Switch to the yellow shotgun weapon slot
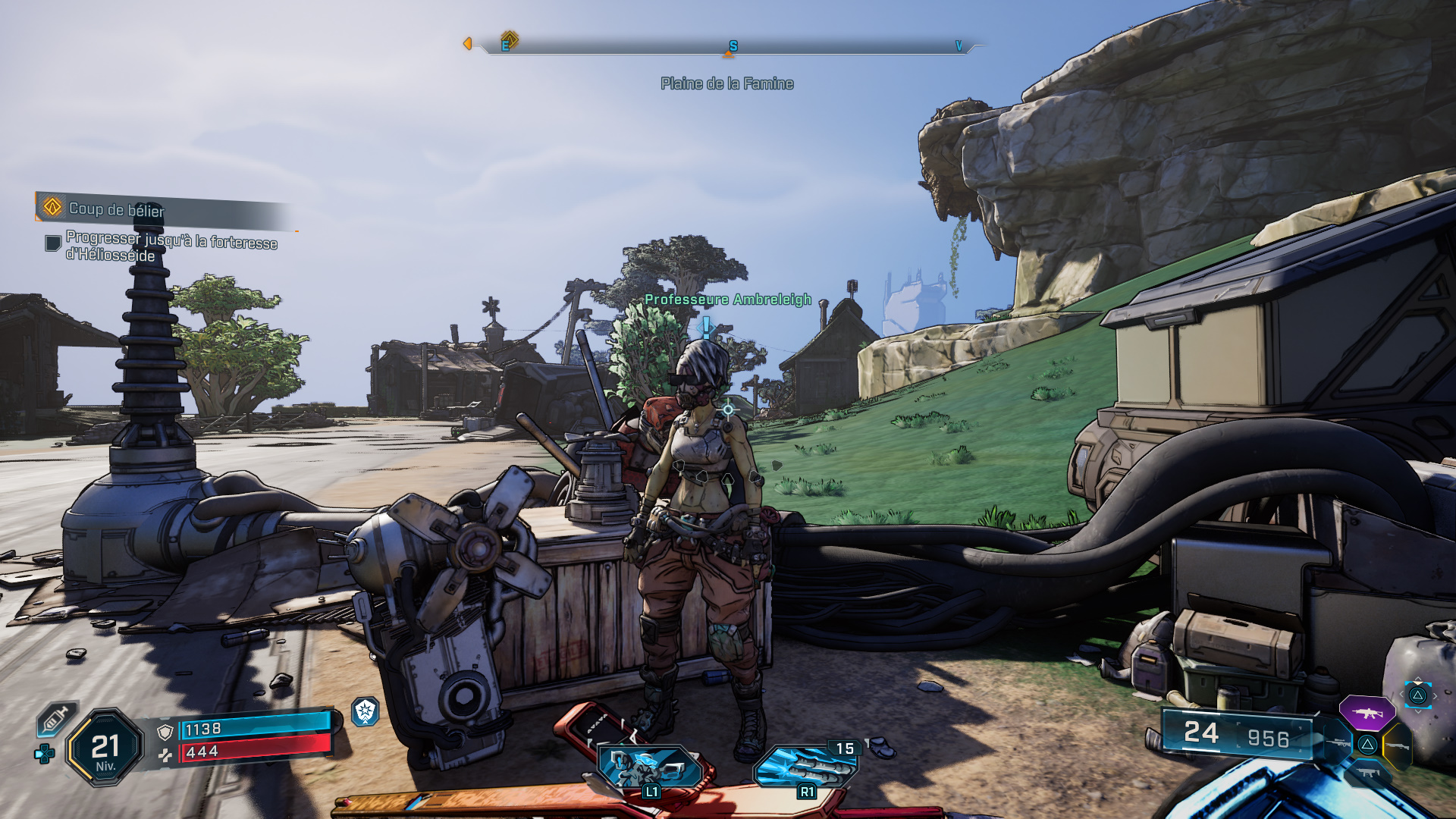The width and height of the screenshot is (1456, 819). pyautogui.click(x=1398, y=746)
